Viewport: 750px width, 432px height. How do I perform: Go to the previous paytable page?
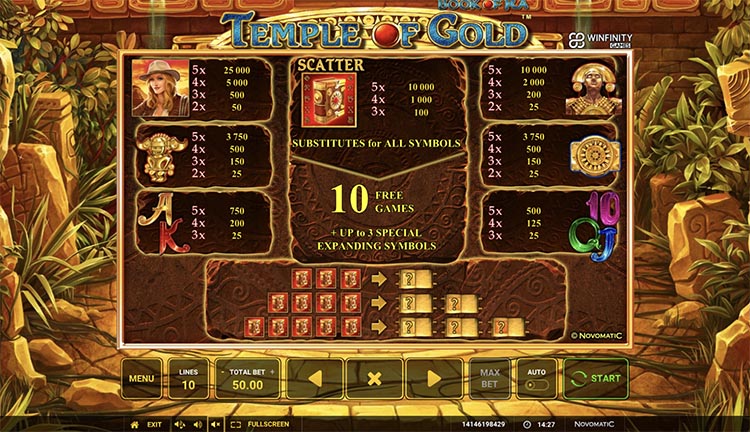(x=315, y=379)
